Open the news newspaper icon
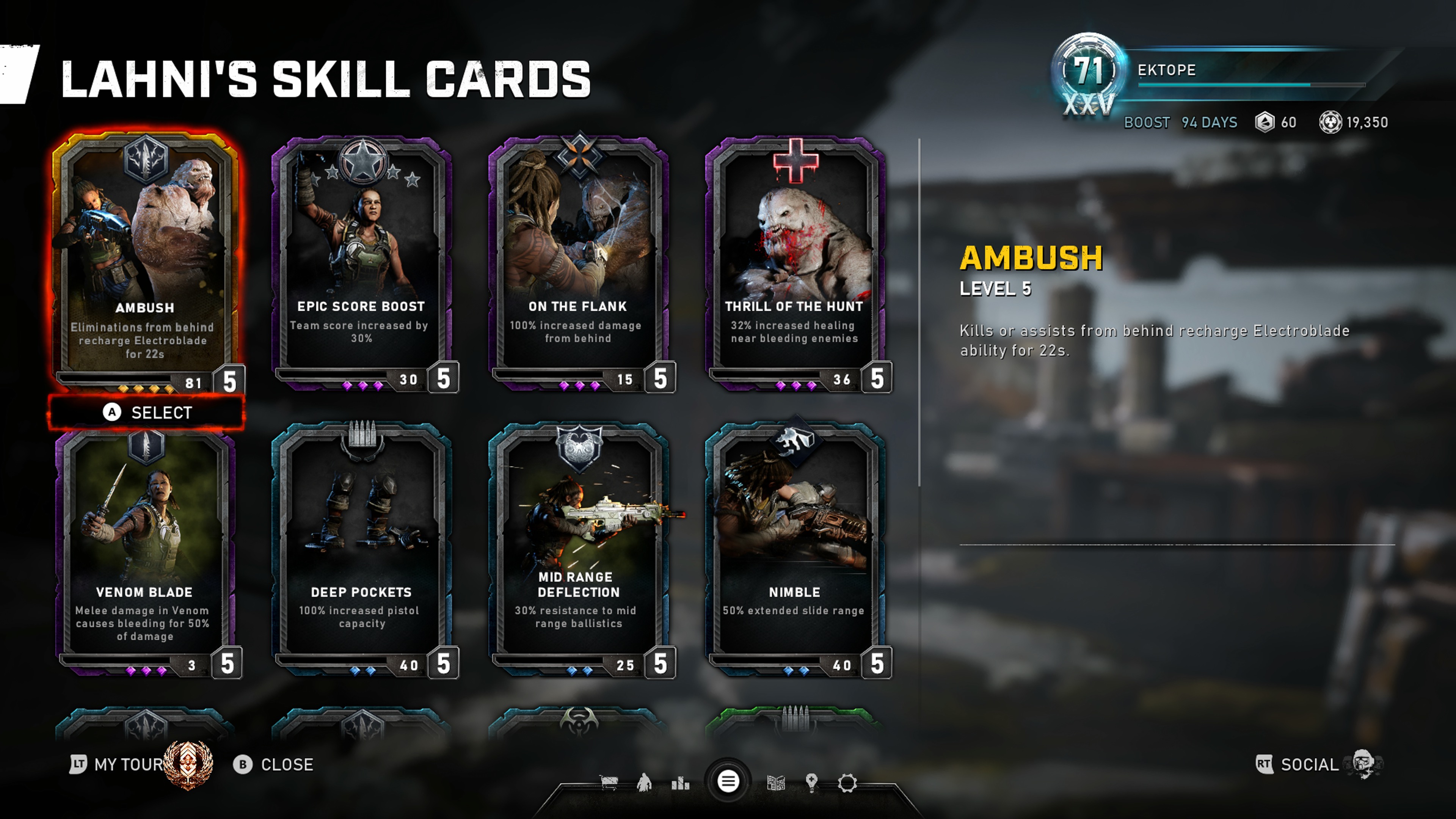This screenshot has width=1456, height=819. click(776, 783)
